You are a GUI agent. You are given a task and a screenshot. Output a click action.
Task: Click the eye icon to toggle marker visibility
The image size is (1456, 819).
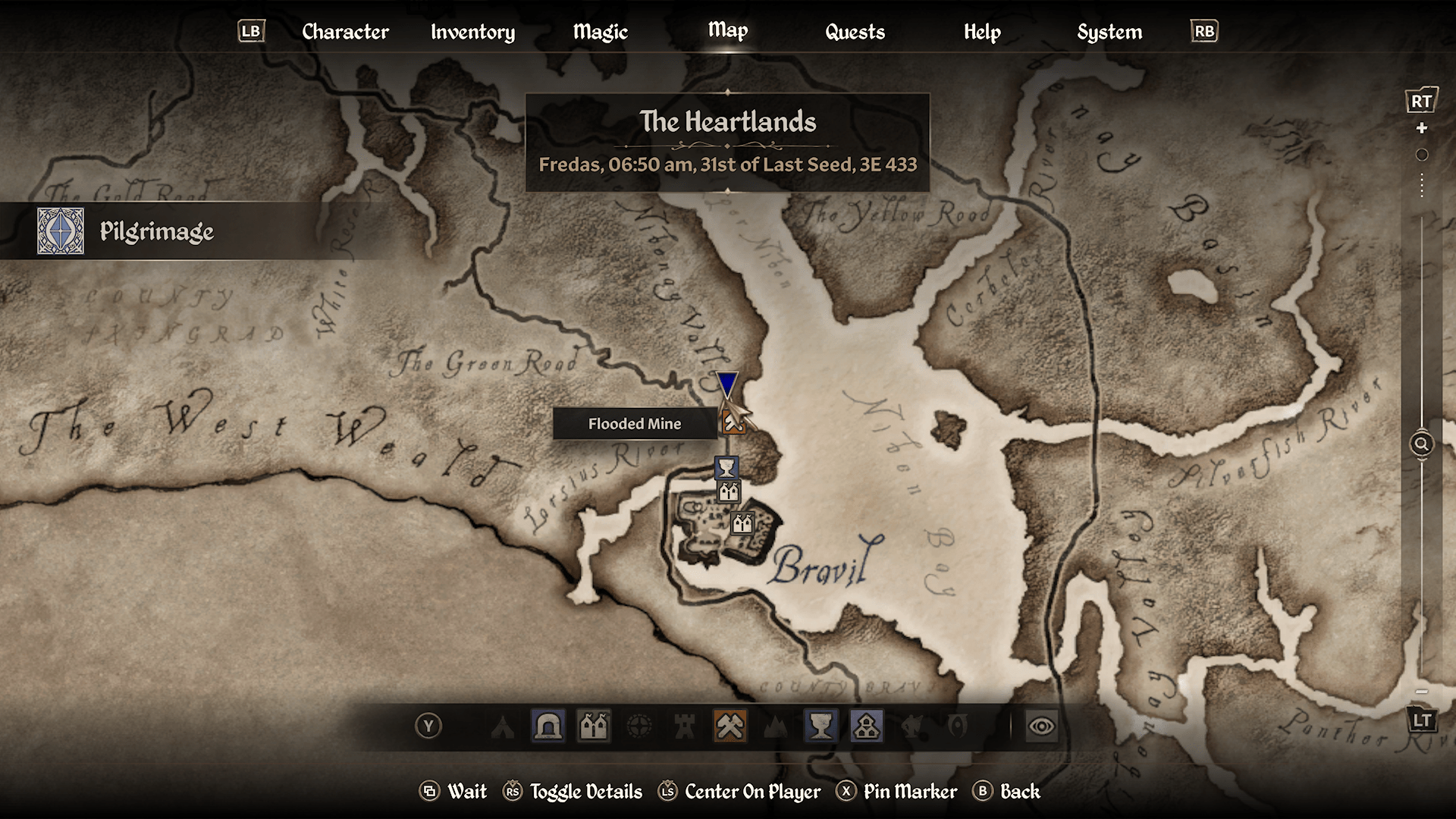(1041, 726)
